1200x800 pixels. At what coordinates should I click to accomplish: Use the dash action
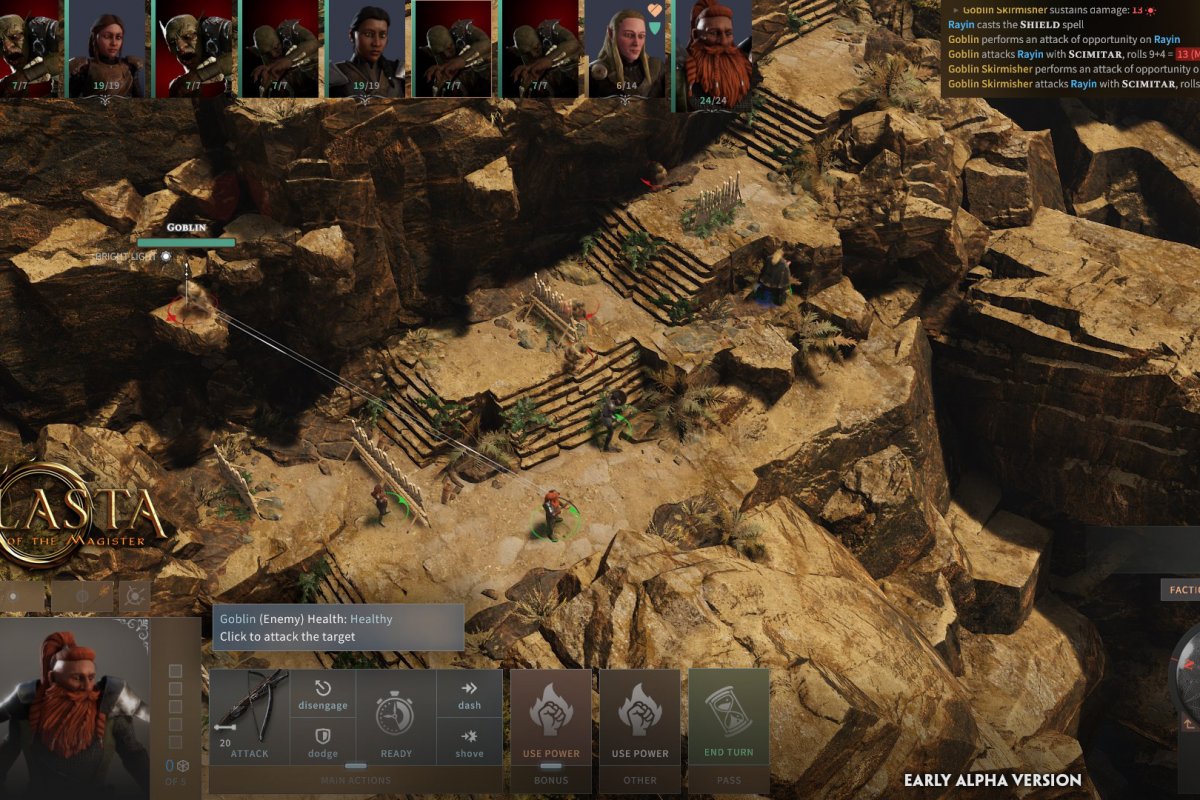point(469,694)
